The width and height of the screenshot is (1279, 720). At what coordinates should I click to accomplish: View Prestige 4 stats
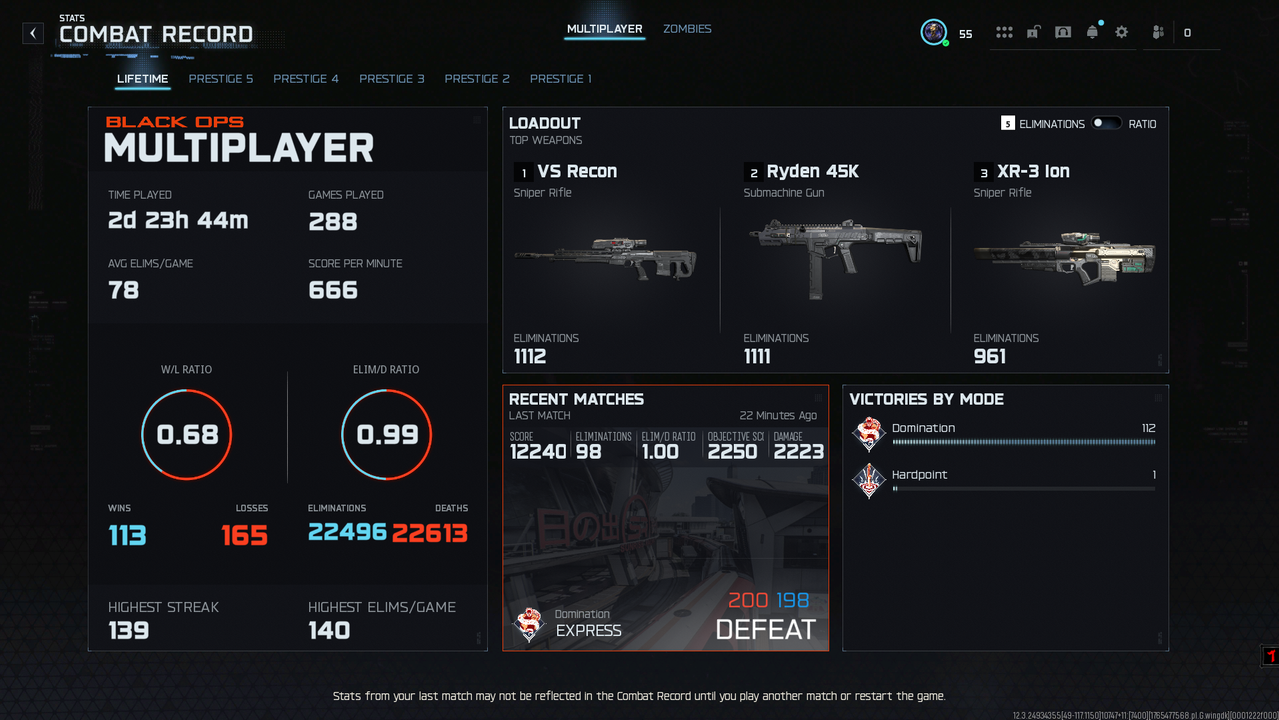[x=306, y=79]
